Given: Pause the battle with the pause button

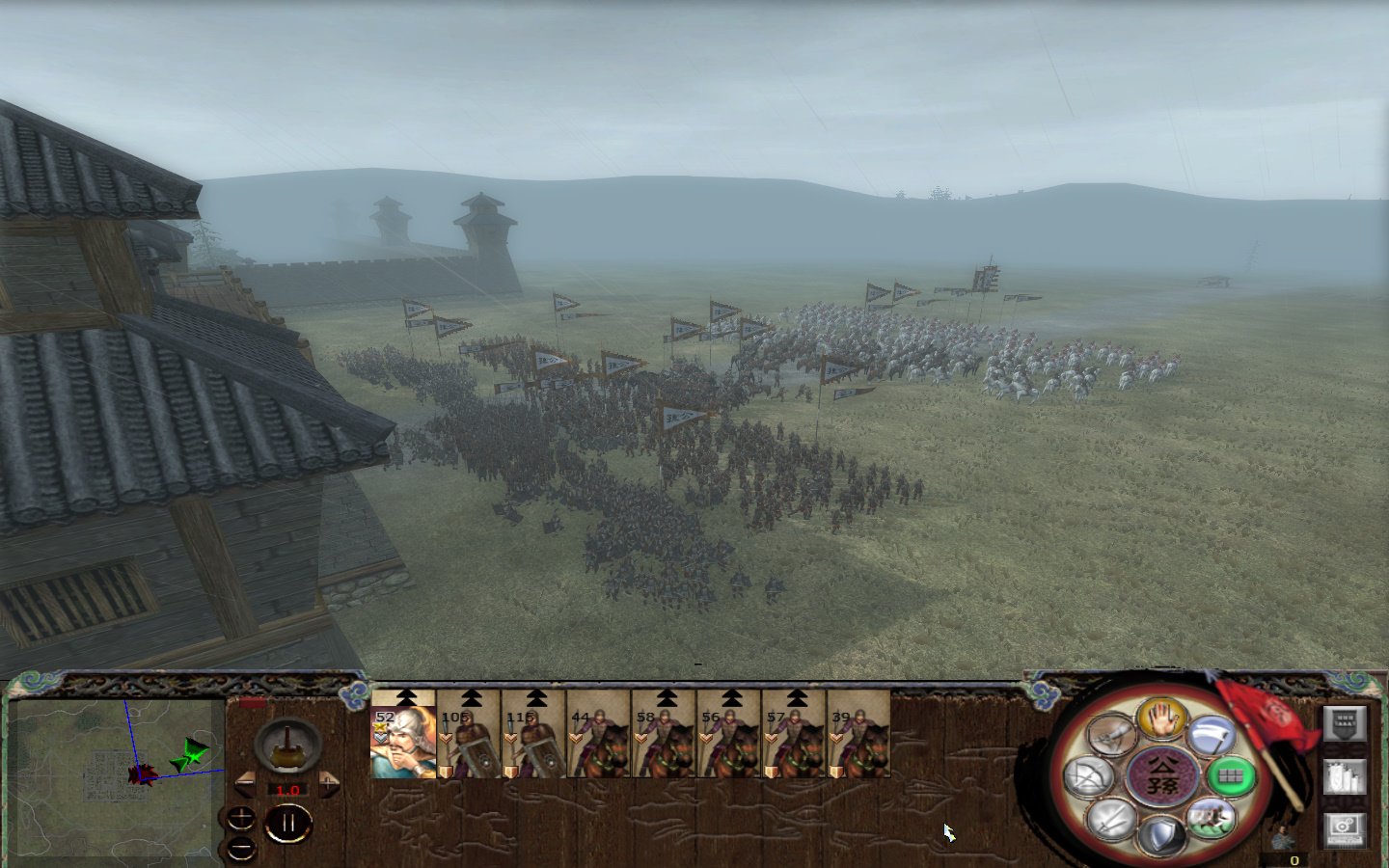Looking at the screenshot, I should (288, 821).
